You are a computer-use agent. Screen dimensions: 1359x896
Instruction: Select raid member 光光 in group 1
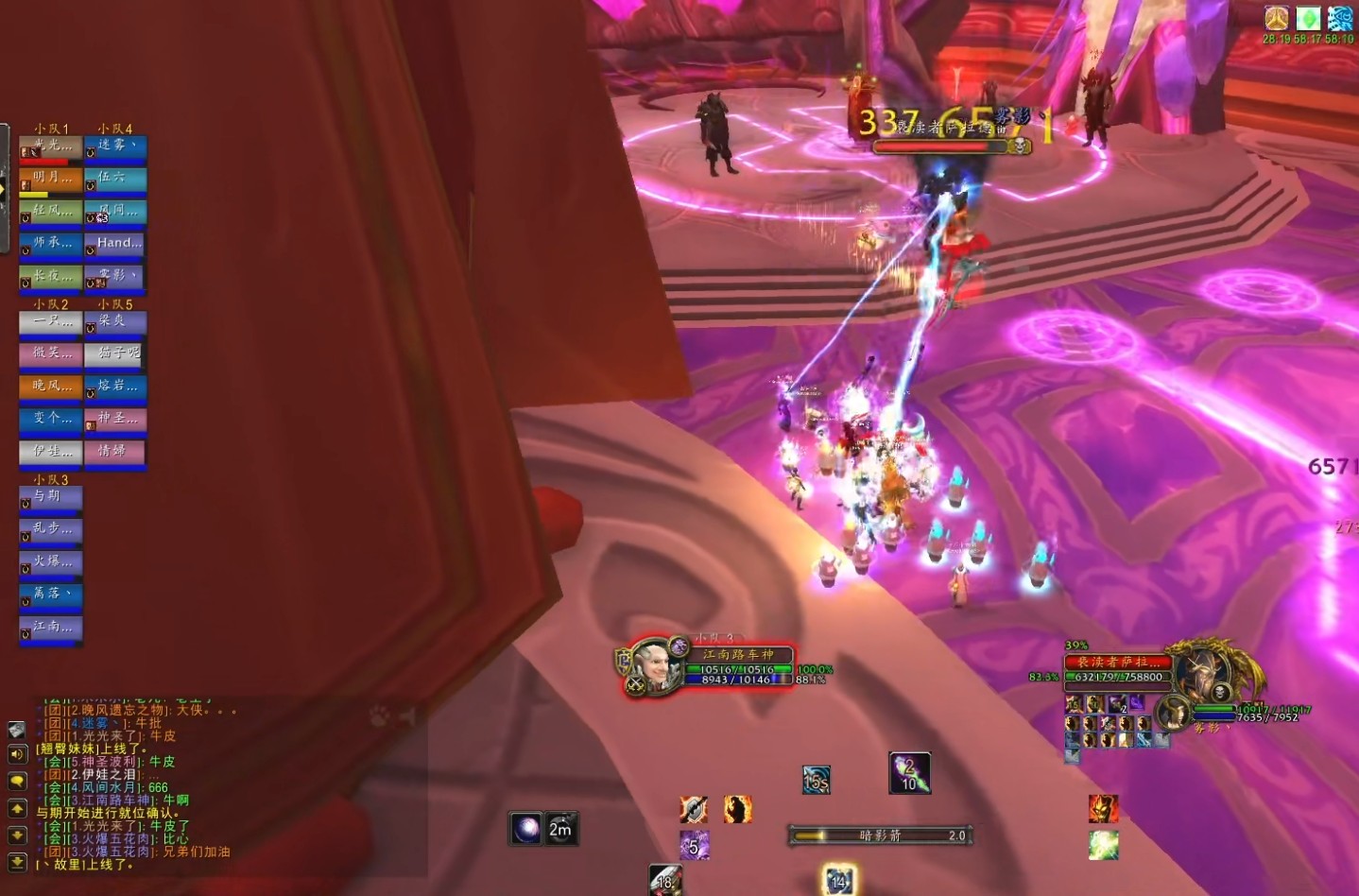pyautogui.click(x=50, y=148)
